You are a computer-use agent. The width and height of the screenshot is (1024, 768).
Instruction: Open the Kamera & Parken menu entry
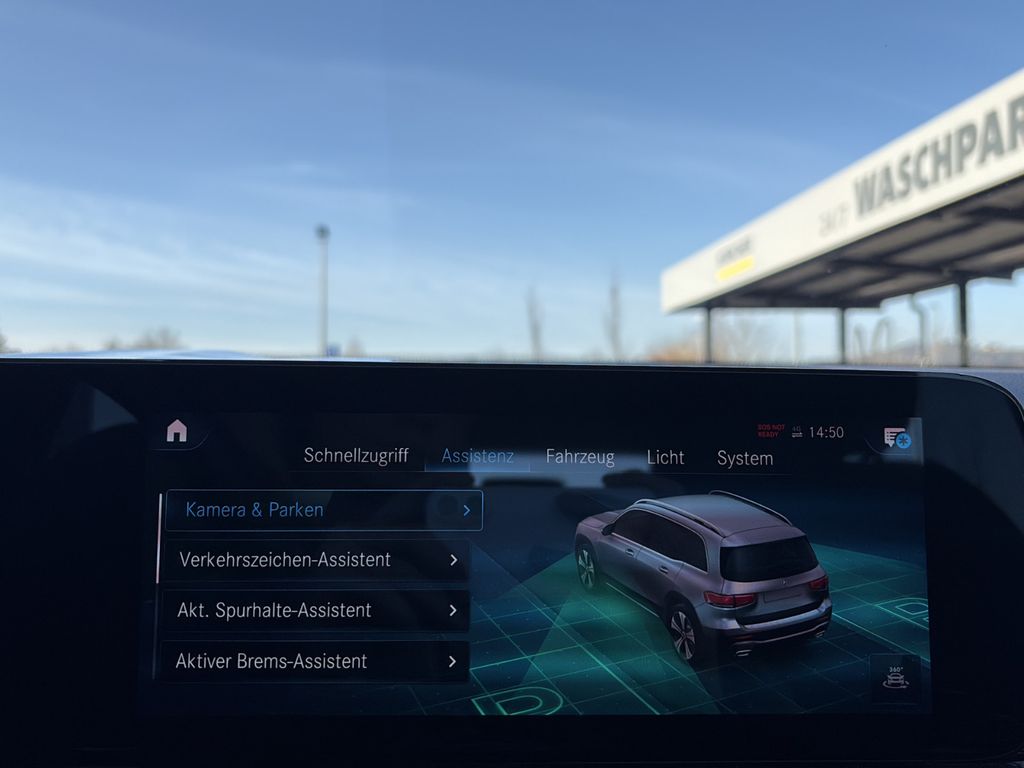[323, 510]
